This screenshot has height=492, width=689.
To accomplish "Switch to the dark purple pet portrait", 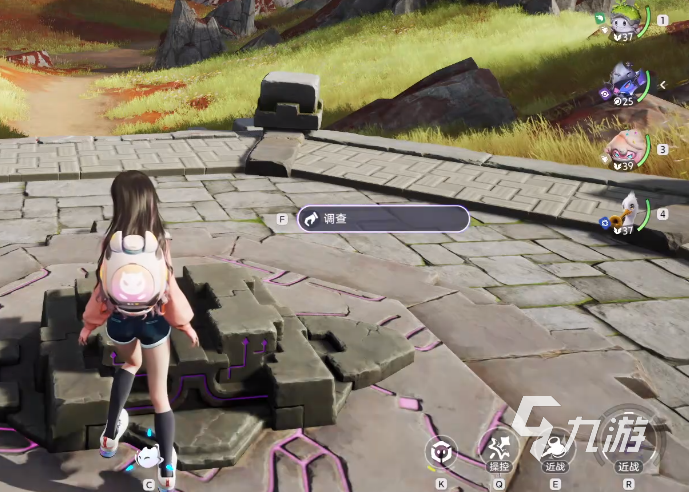I will click(x=627, y=81).
